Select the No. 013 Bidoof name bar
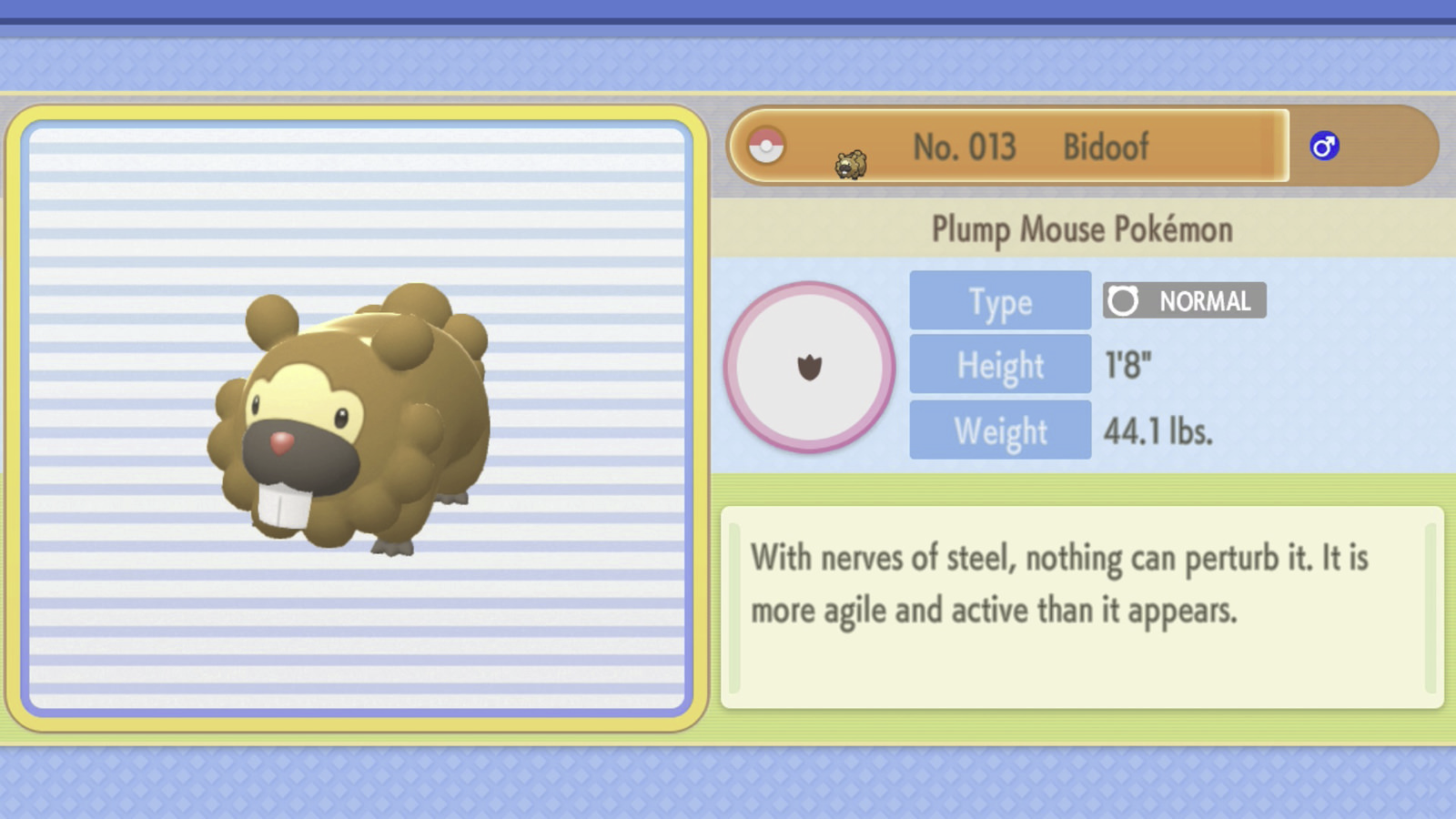This screenshot has width=1456, height=819. (x=1030, y=147)
